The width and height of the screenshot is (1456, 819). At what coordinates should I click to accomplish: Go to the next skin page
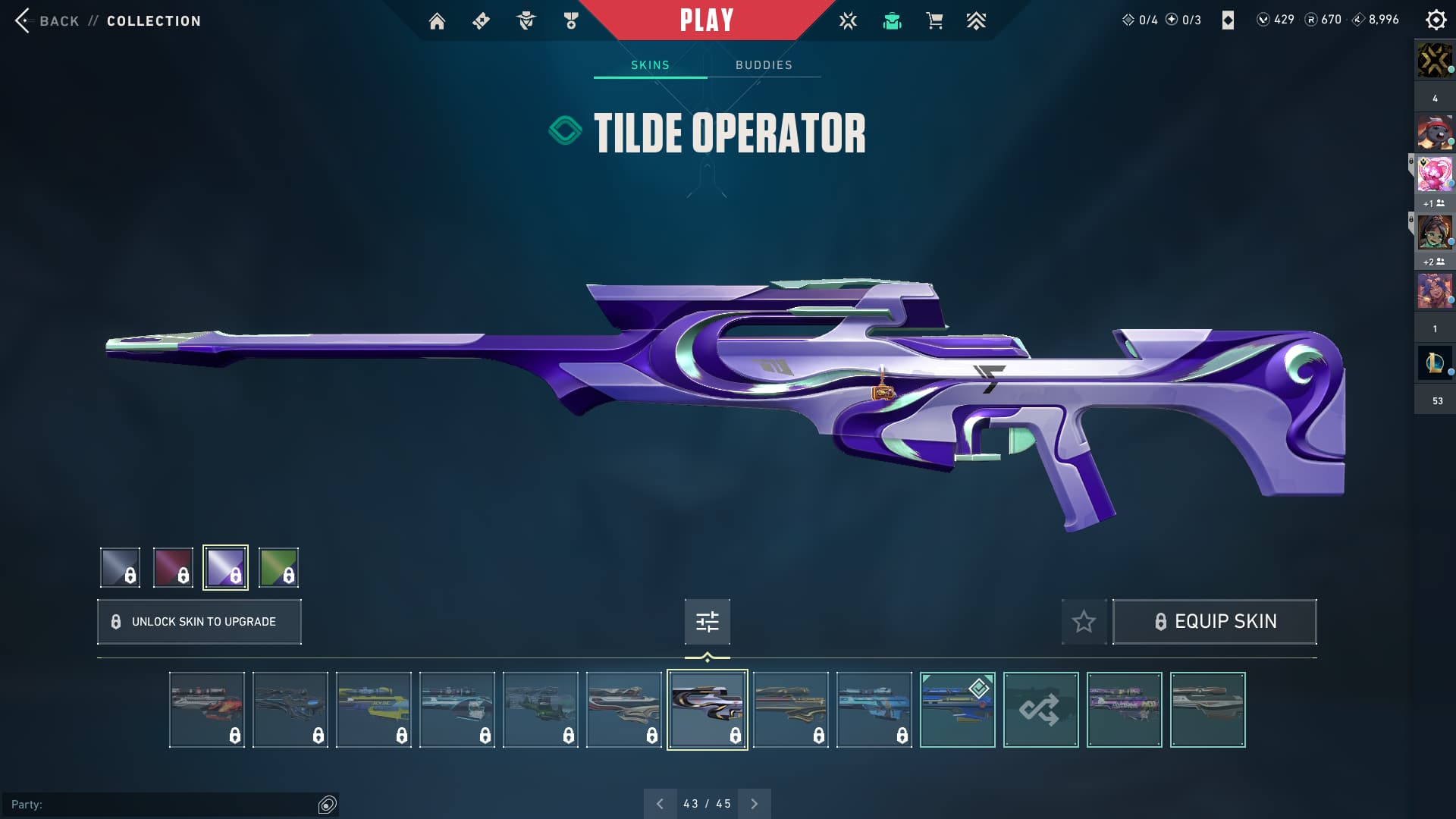pyautogui.click(x=754, y=804)
